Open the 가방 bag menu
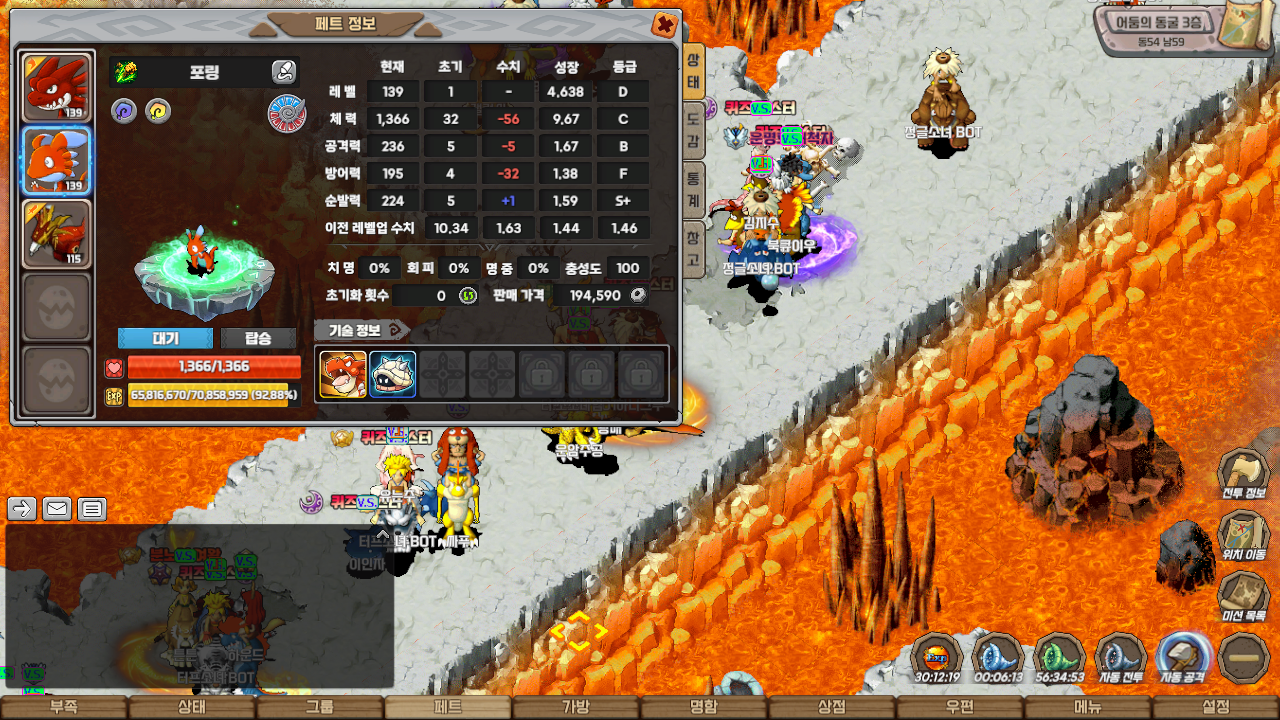The height and width of the screenshot is (720, 1280). [576, 707]
